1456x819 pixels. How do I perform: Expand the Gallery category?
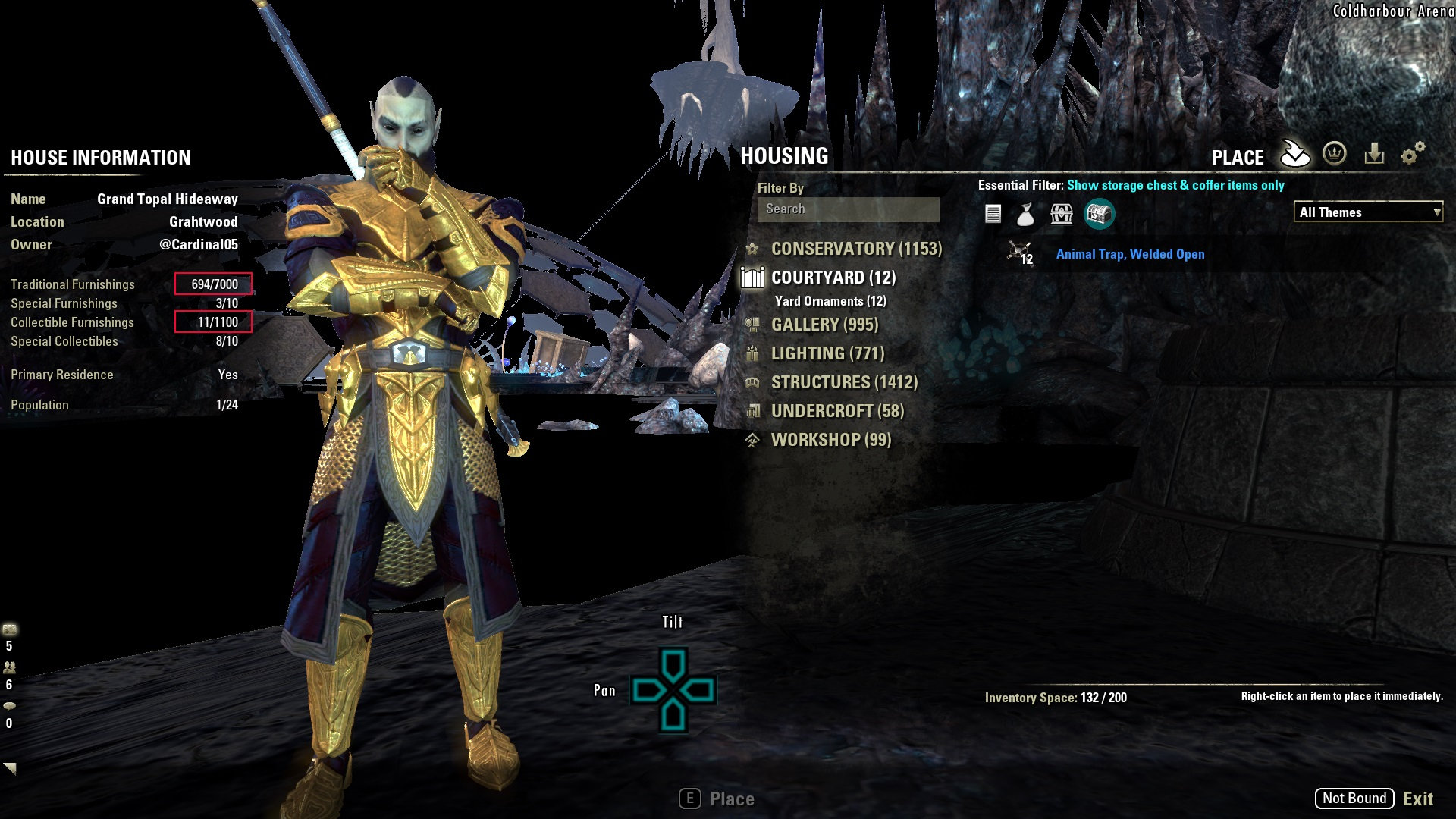click(824, 325)
